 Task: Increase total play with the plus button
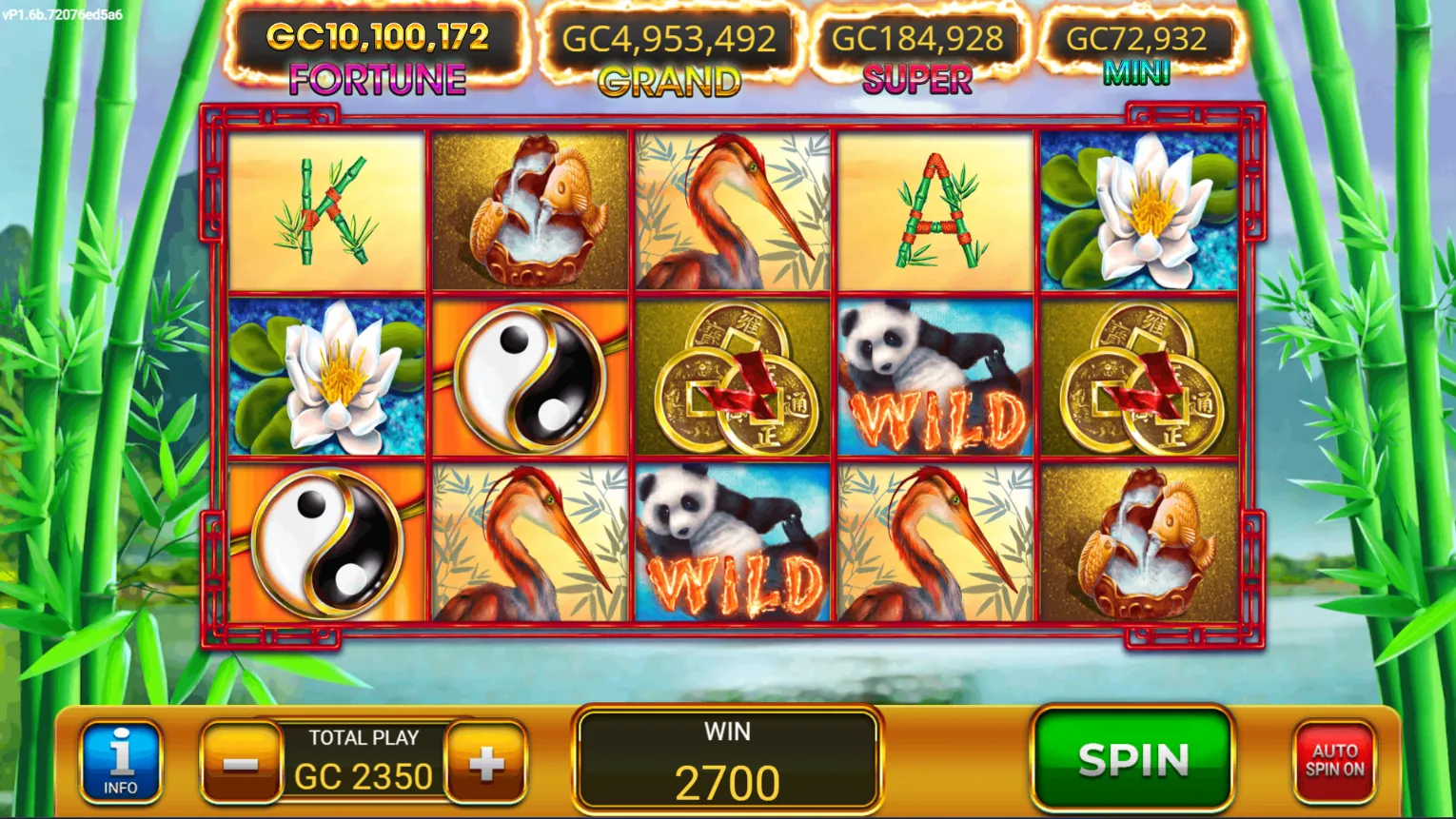point(486,763)
